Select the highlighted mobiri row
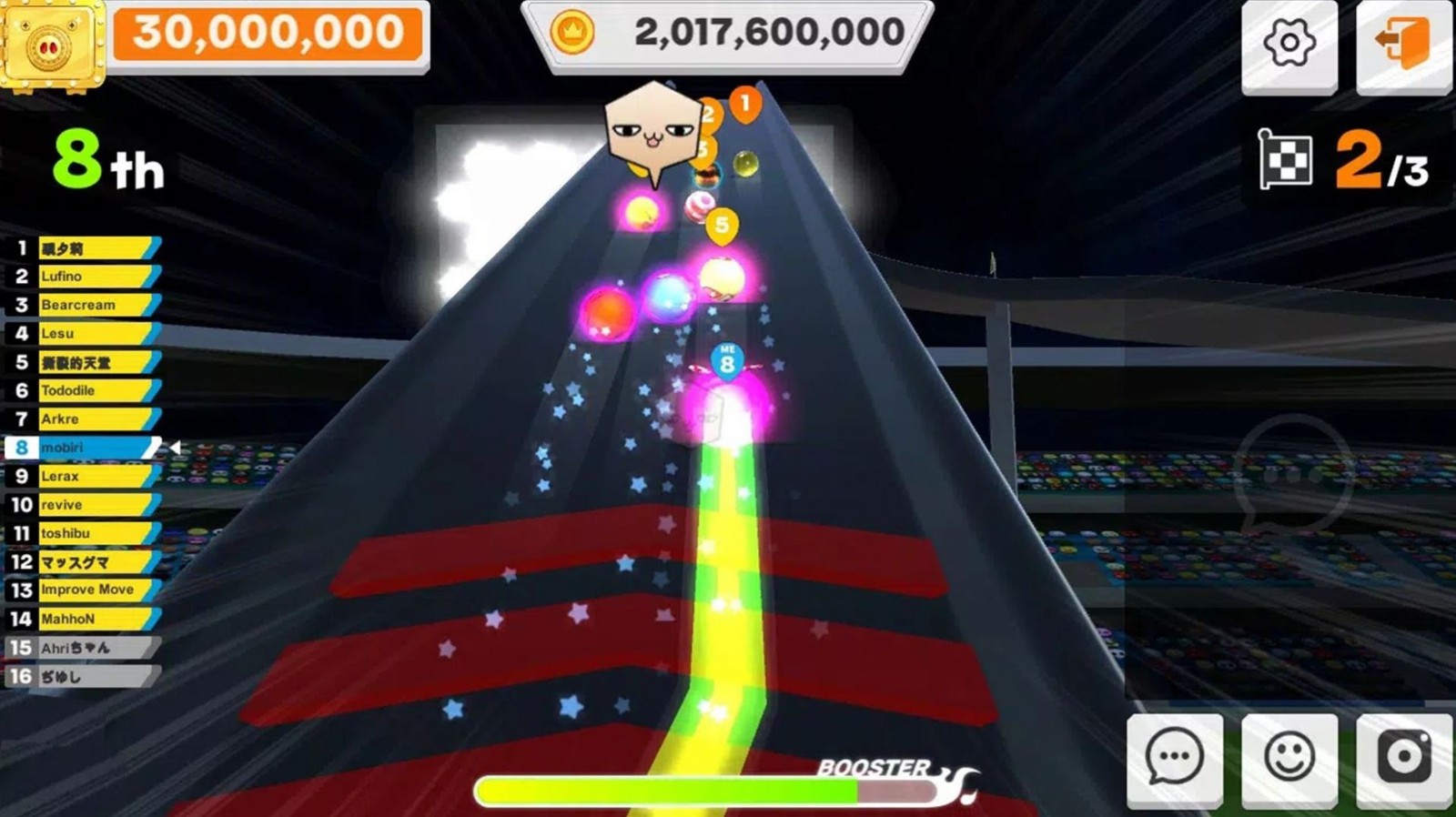 91,448
